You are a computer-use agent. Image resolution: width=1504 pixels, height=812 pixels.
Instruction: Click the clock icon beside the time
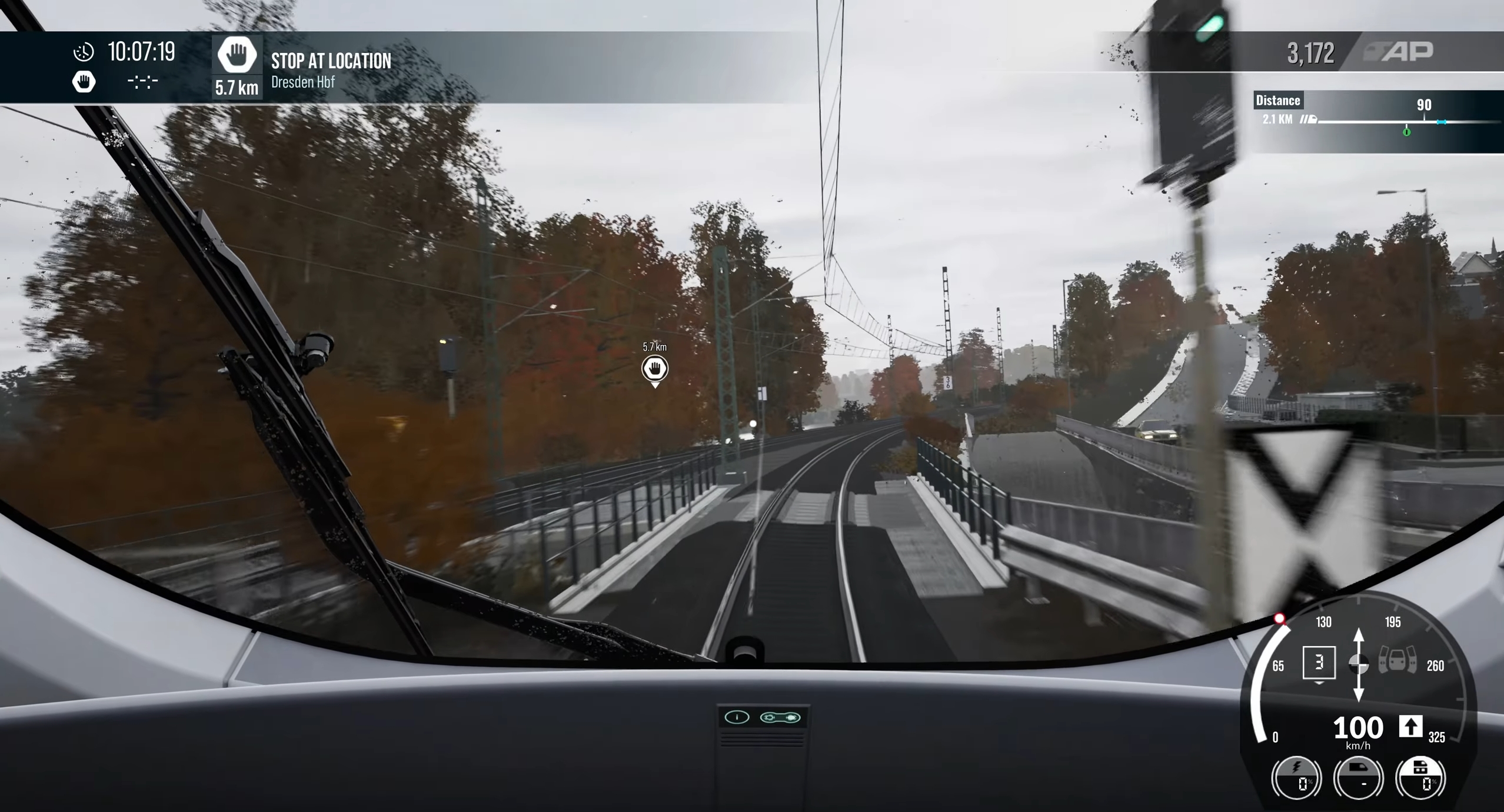pos(84,52)
